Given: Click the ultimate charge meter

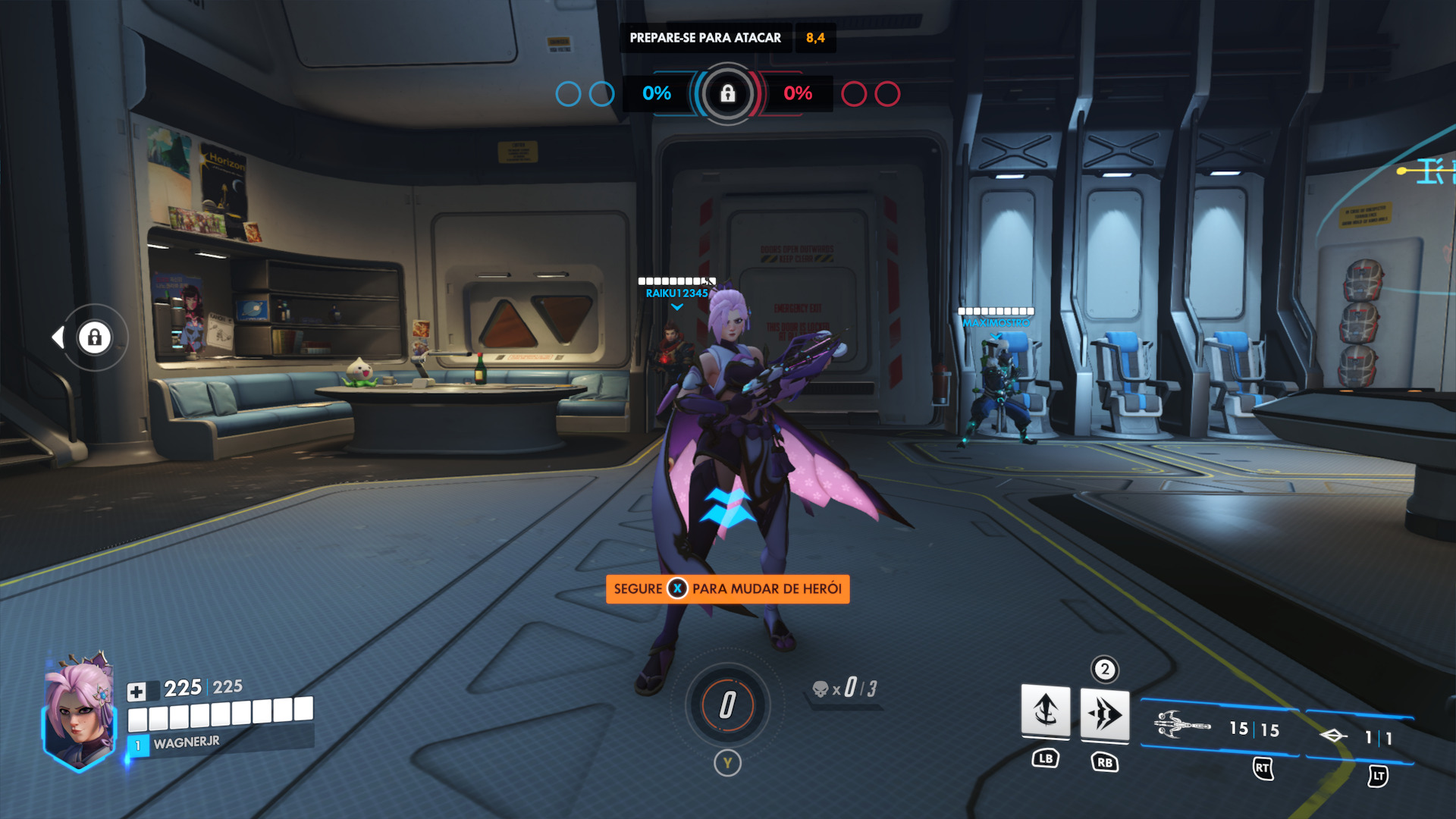Looking at the screenshot, I should (x=727, y=705).
